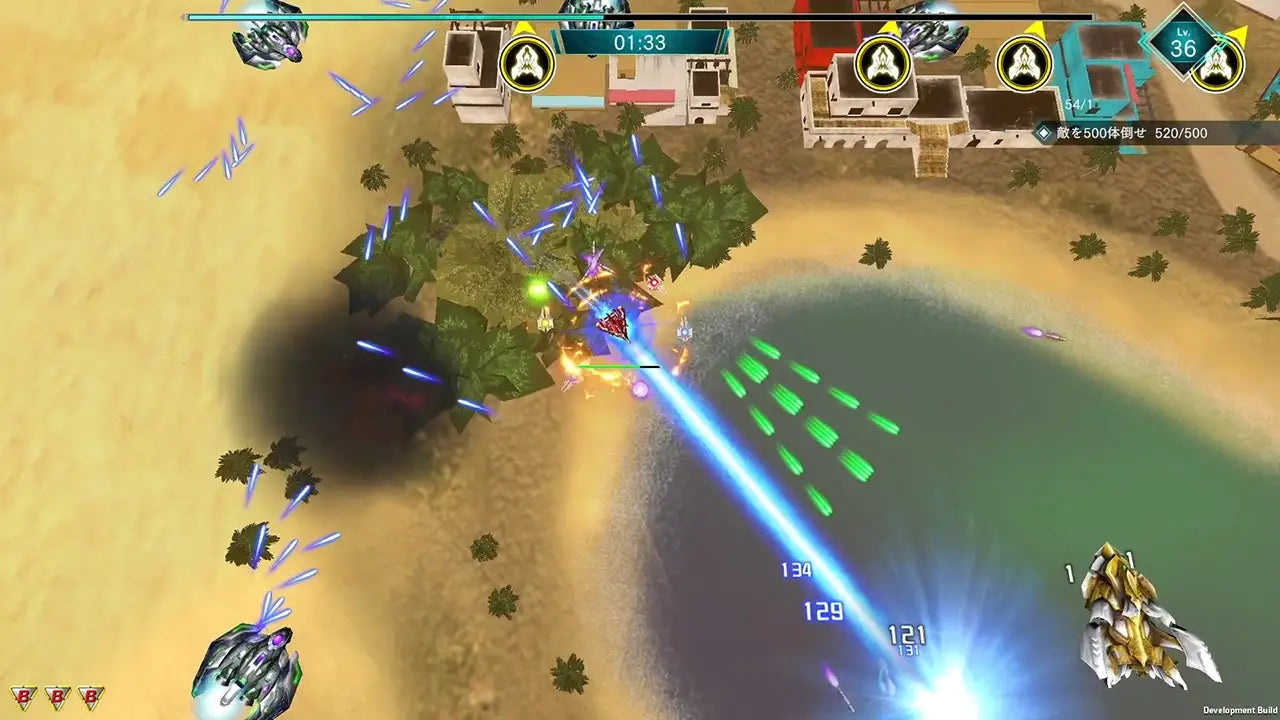Viewport: 1280px width, 720px height.
Task: Click the yellow base marker left of the timer
Action: tap(527, 64)
